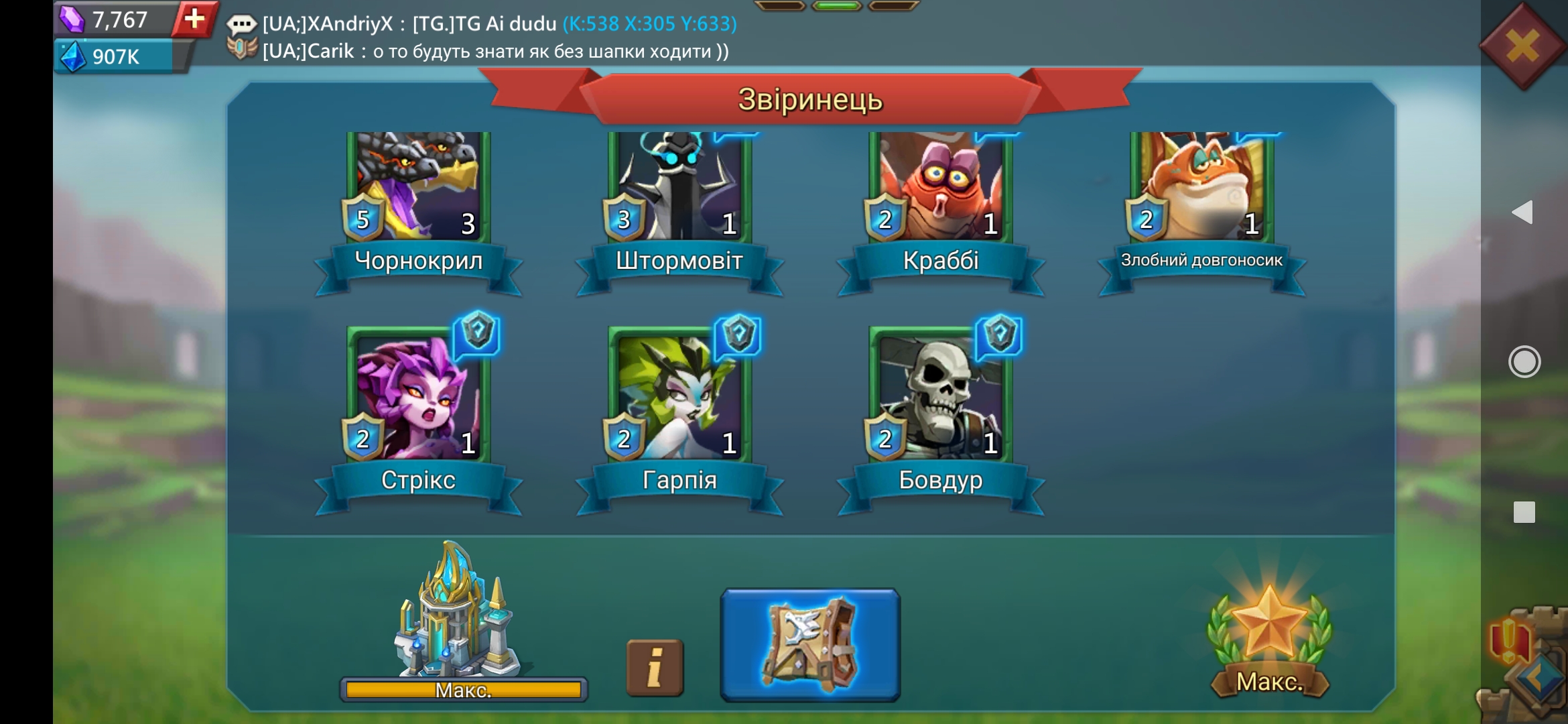Screen dimensions: 1568x724
Task: Tap the Android home circle button
Action: (x=1524, y=362)
